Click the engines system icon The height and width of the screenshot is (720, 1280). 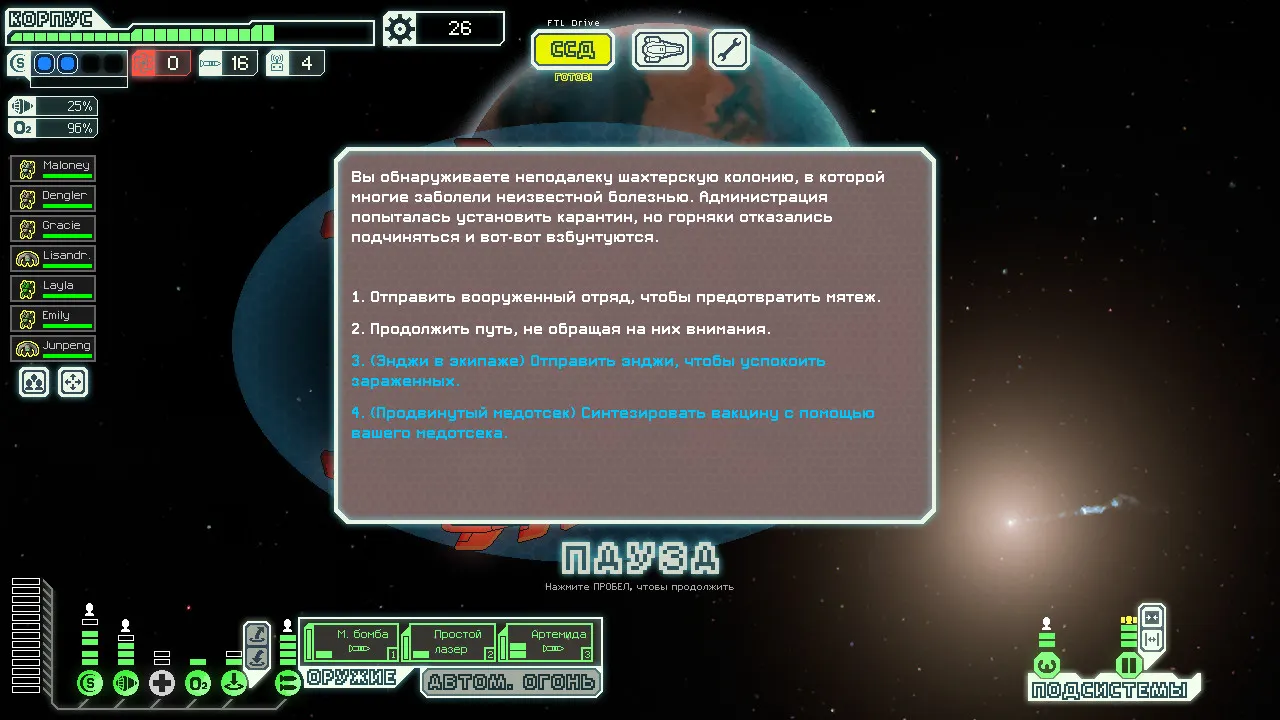(126, 683)
